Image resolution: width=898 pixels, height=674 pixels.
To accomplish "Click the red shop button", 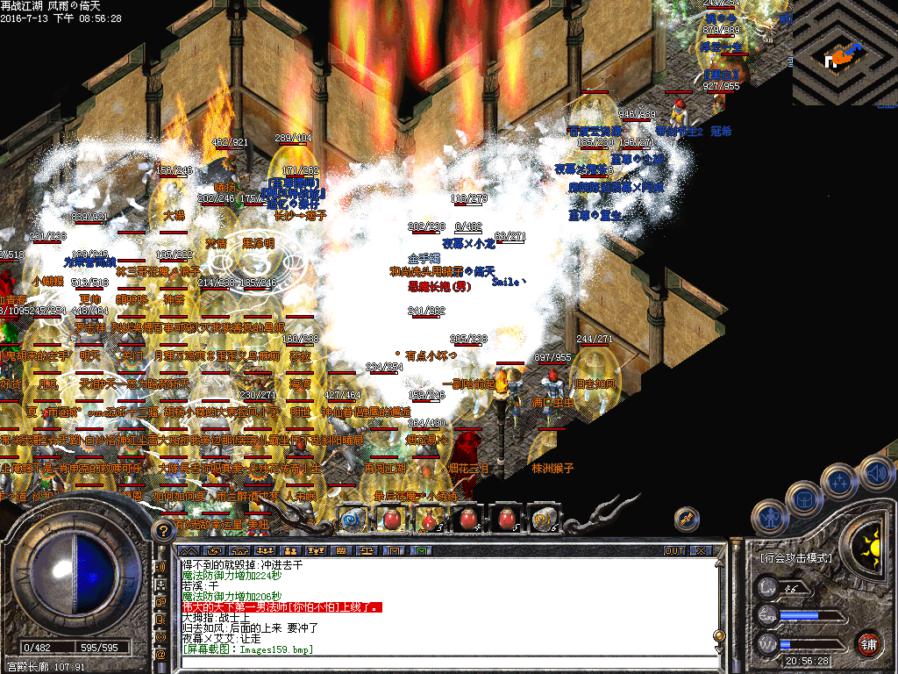I will pos(869,644).
